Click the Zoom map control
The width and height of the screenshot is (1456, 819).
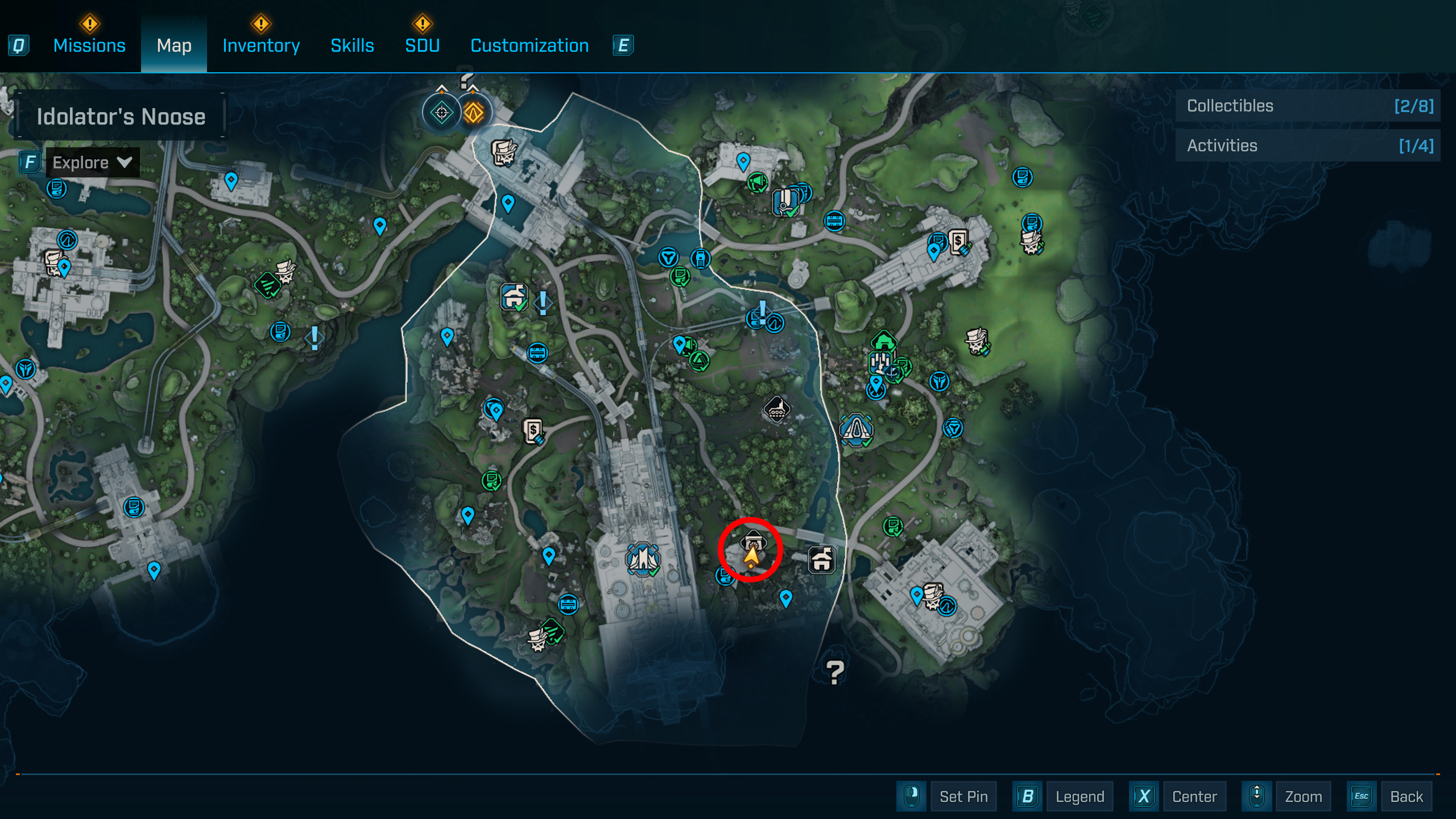click(x=1303, y=796)
